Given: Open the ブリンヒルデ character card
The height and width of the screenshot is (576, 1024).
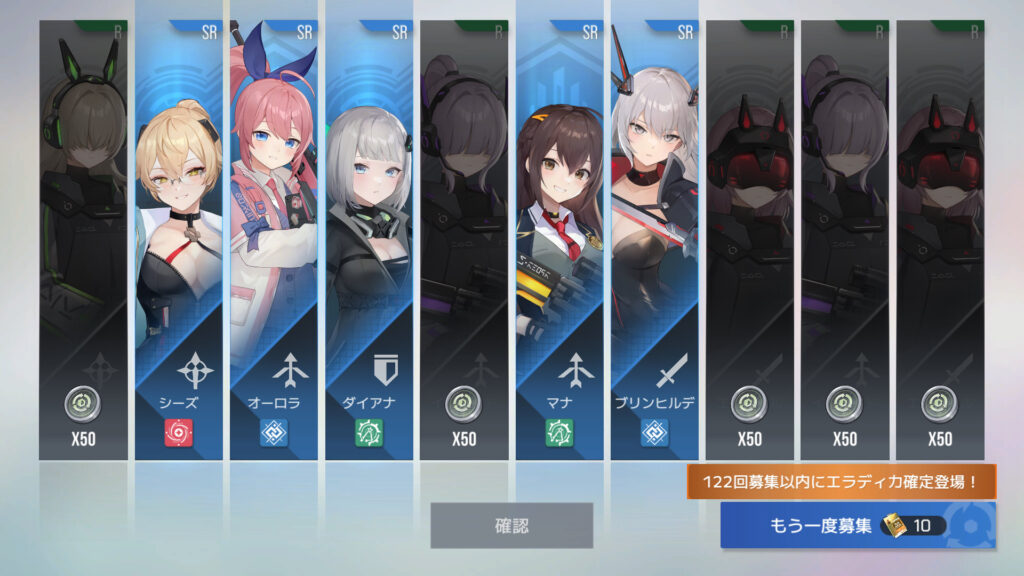Looking at the screenshot, I should pos(655,240).
